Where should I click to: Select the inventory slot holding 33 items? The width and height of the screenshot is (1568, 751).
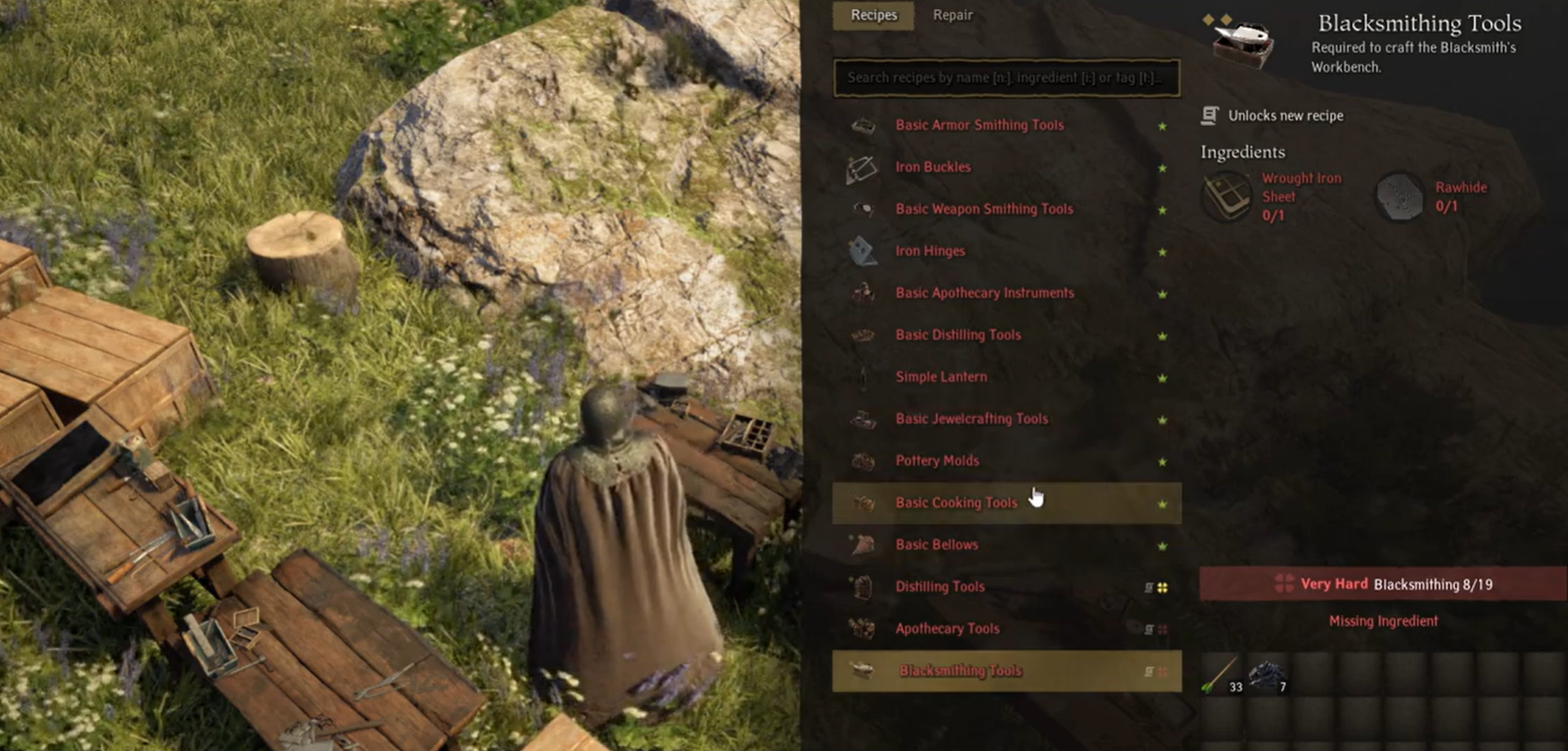tap(1222, 674)
